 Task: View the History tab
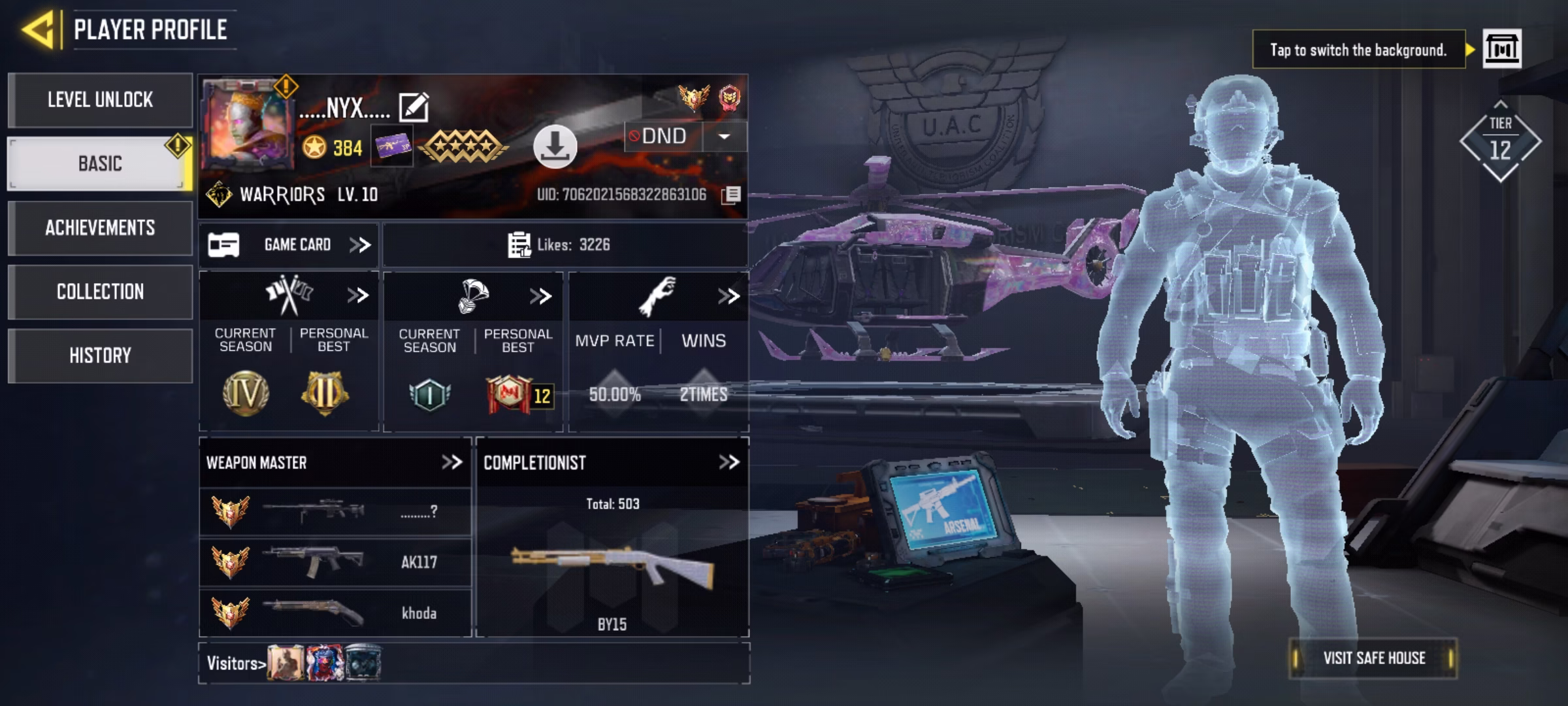pos(100,356)
